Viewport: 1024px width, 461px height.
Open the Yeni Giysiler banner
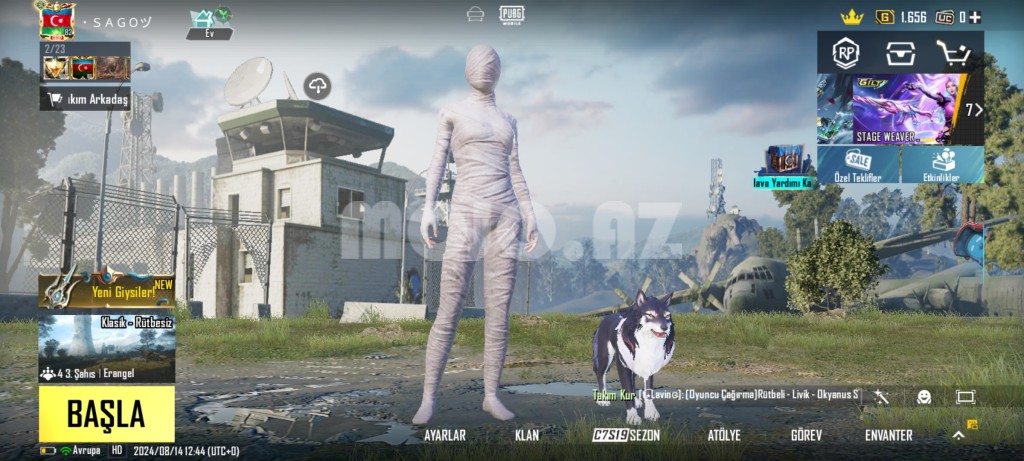point(106,289)
